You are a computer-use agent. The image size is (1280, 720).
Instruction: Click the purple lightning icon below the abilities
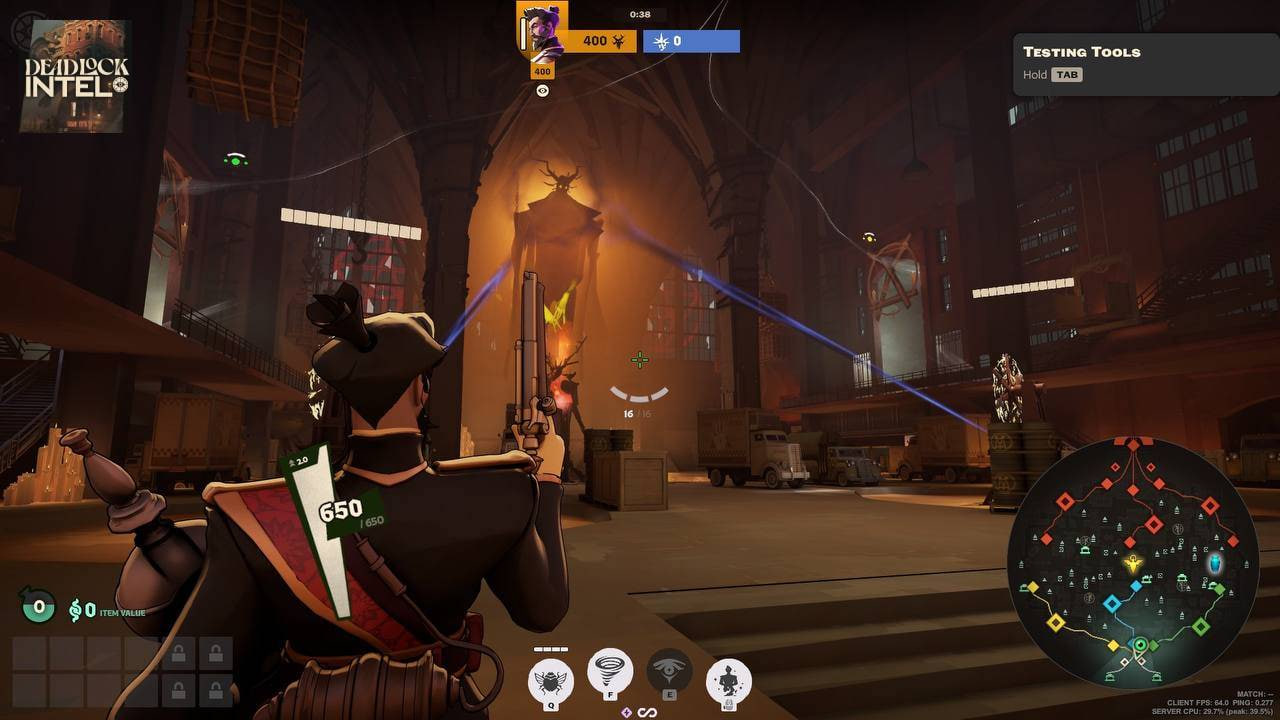[627, 712]
